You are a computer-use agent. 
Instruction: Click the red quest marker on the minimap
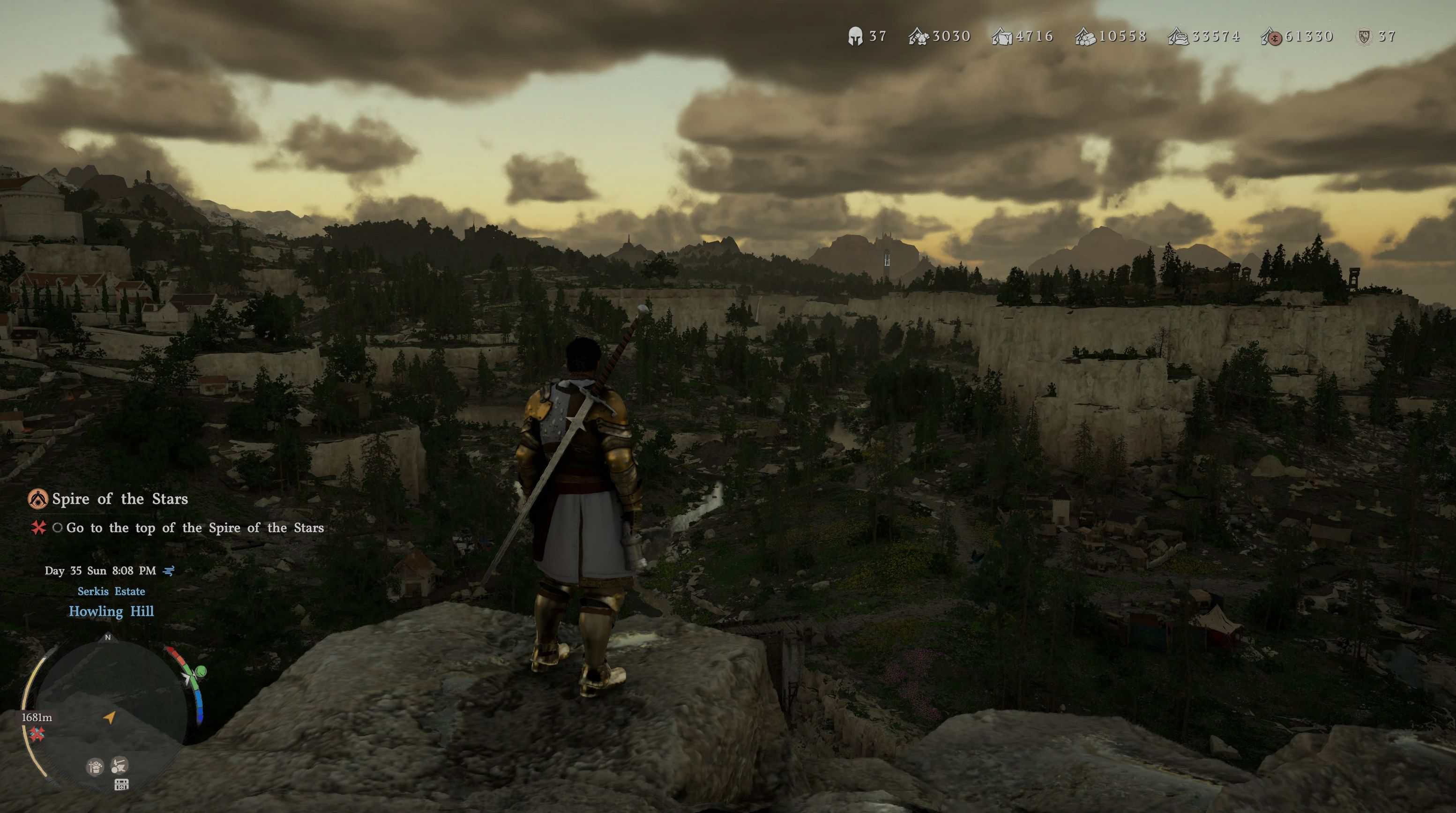pyautogui.click(x=37, y=734)
